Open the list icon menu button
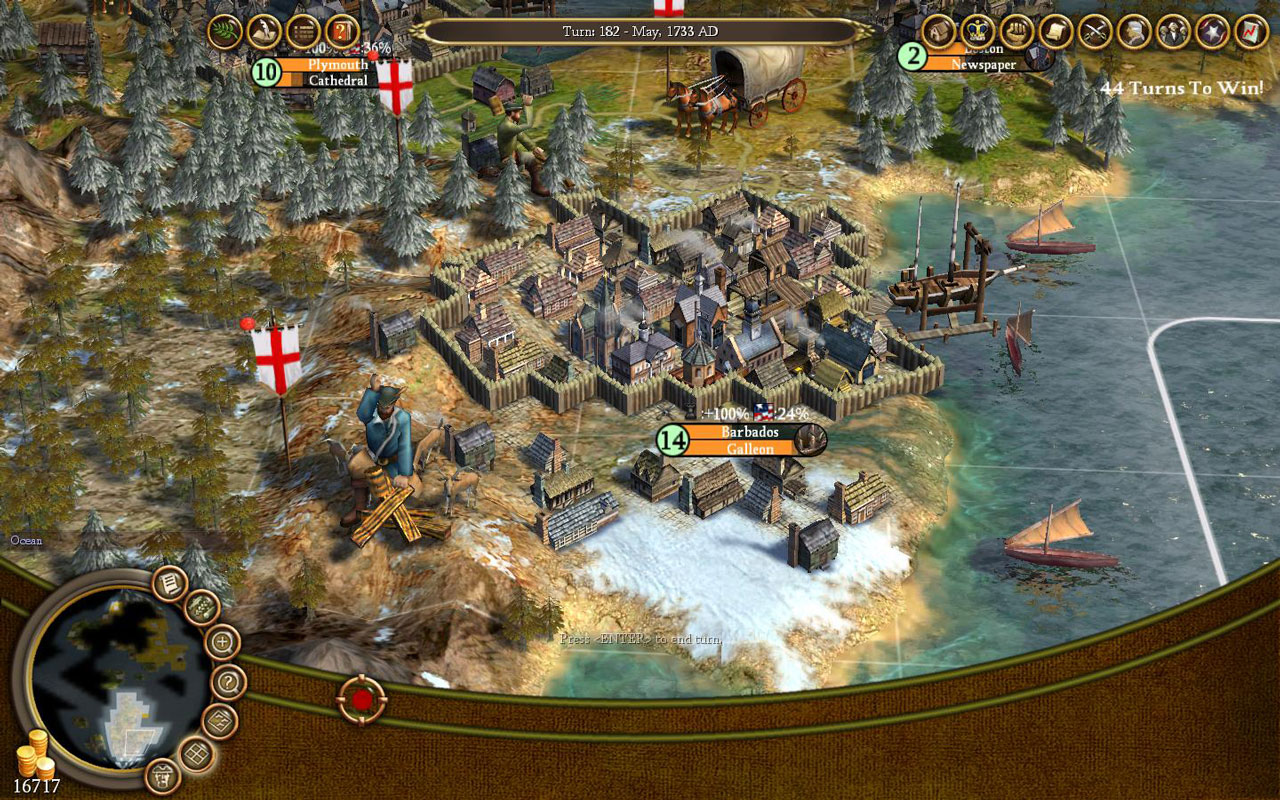This screenshot has width=1280, height=800. pos(303,31)
